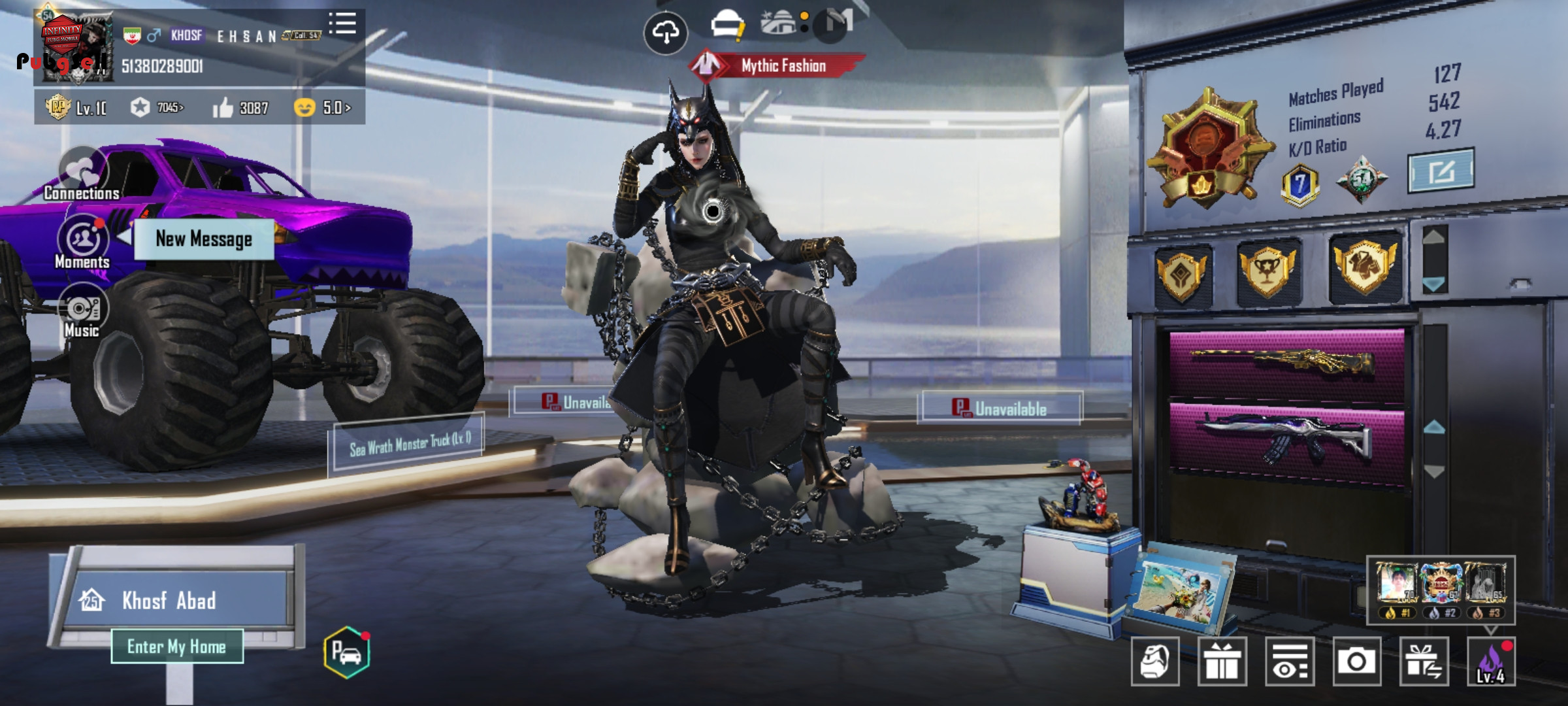
Task: View the likes thumbs-up count
Action: 240,108
